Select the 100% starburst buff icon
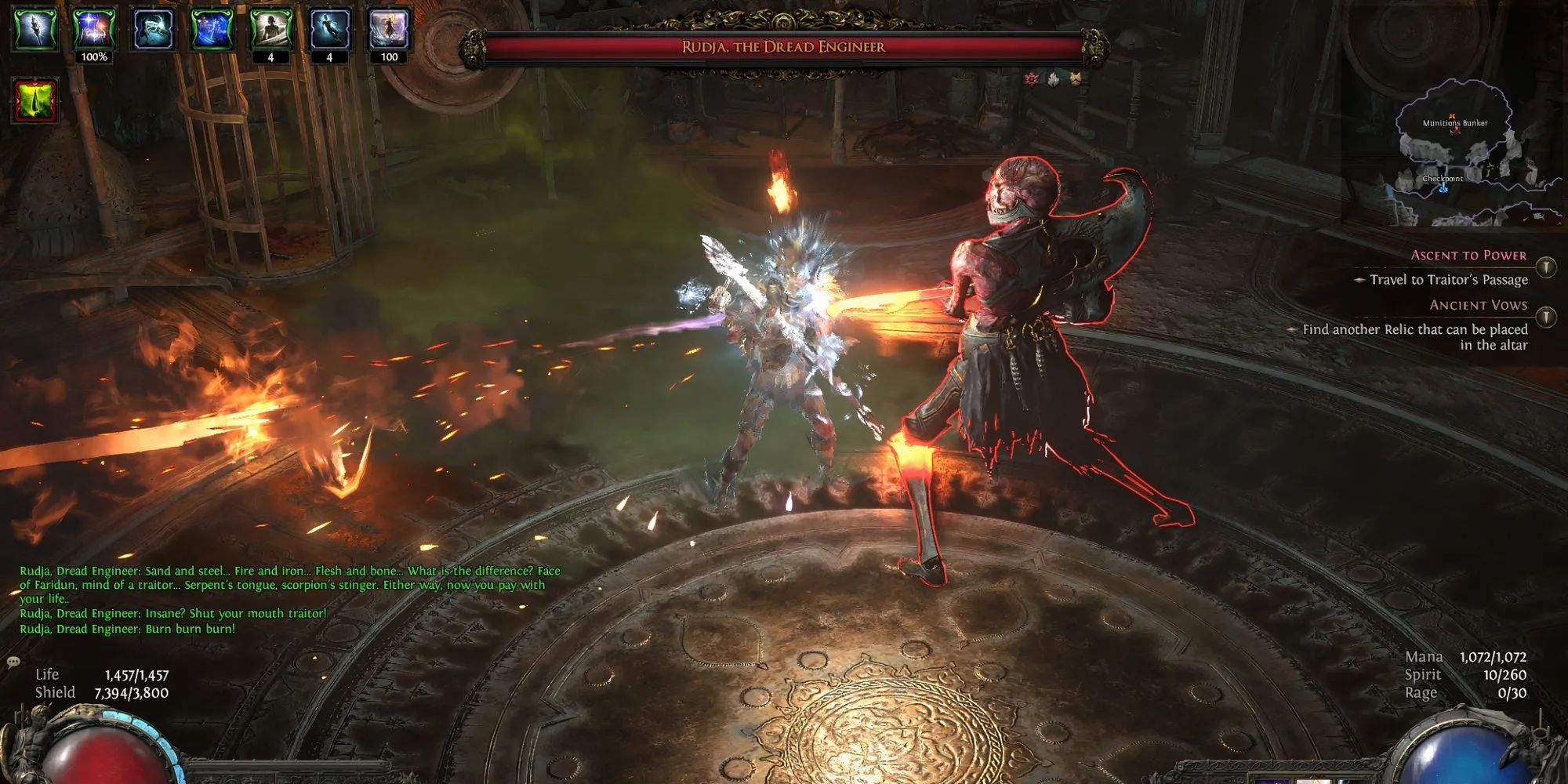This screenshot has width=1568, height=784. coord(94,29)
